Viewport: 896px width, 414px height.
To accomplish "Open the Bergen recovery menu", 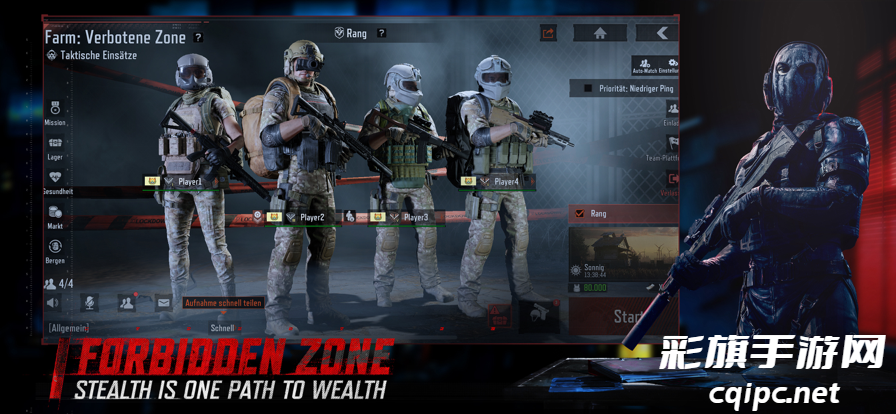I will tap(55, 248).
